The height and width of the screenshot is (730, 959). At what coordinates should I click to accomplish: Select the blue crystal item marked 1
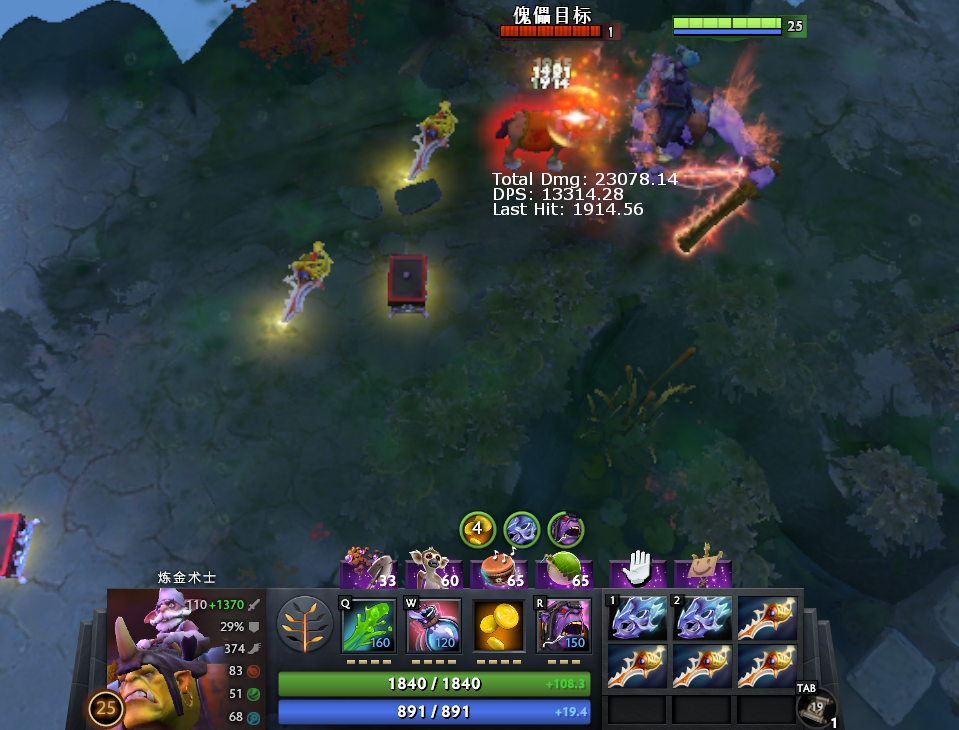[x=637, y=619]
